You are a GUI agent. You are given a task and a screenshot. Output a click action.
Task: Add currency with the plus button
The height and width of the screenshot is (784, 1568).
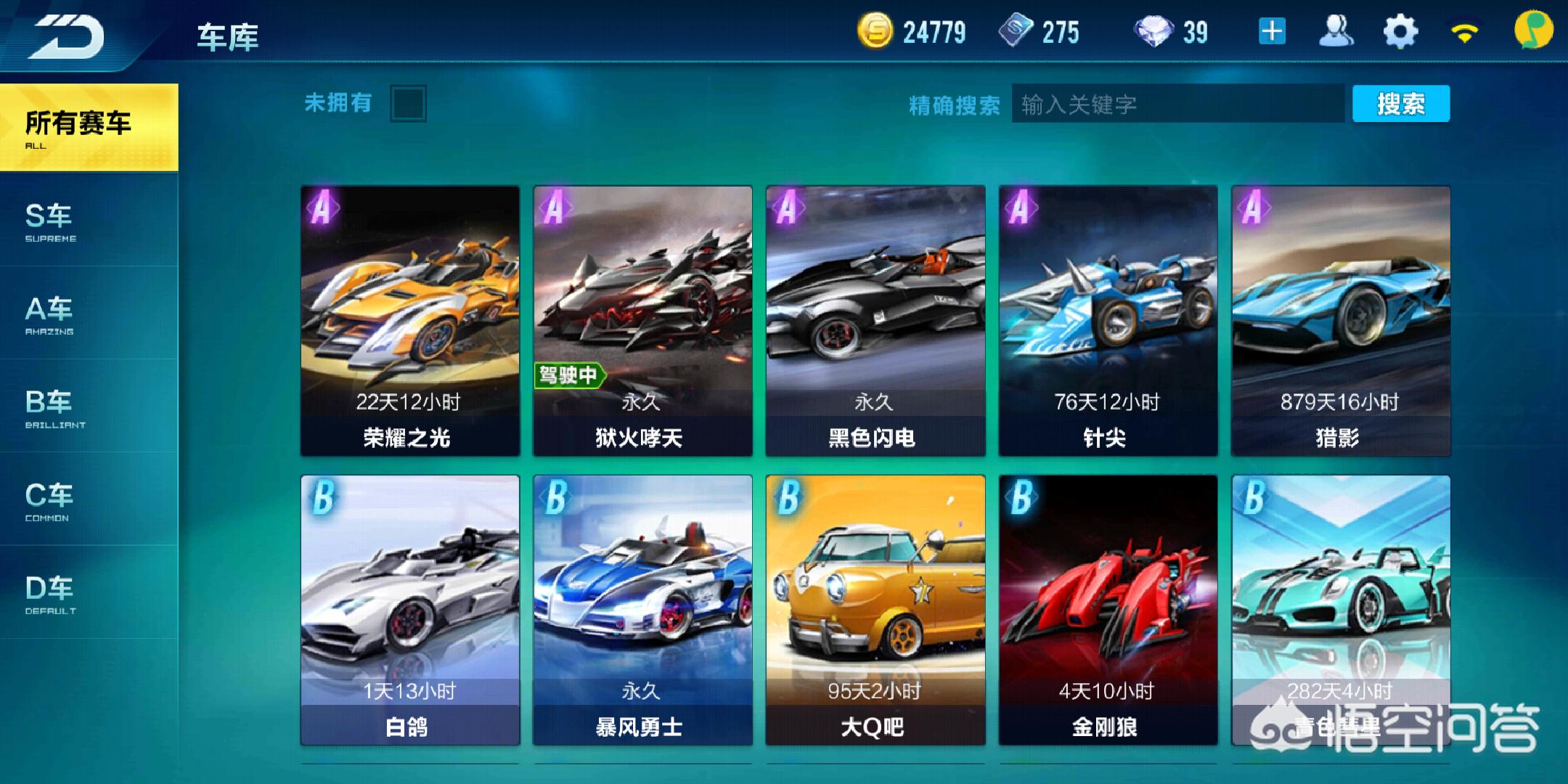tap(1272, 32)
